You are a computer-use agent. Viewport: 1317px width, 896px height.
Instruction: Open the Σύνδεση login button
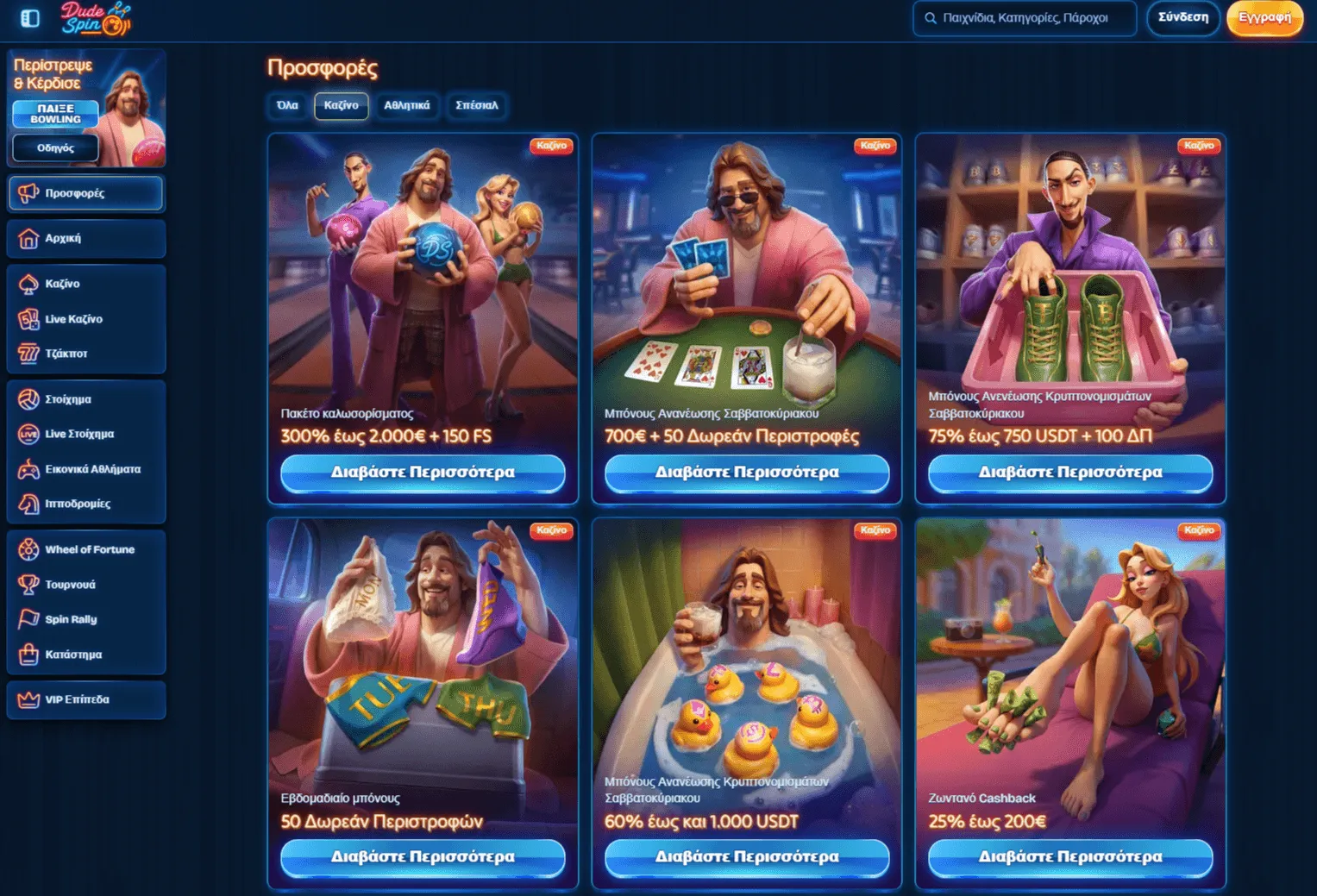tap(1182, 18)
